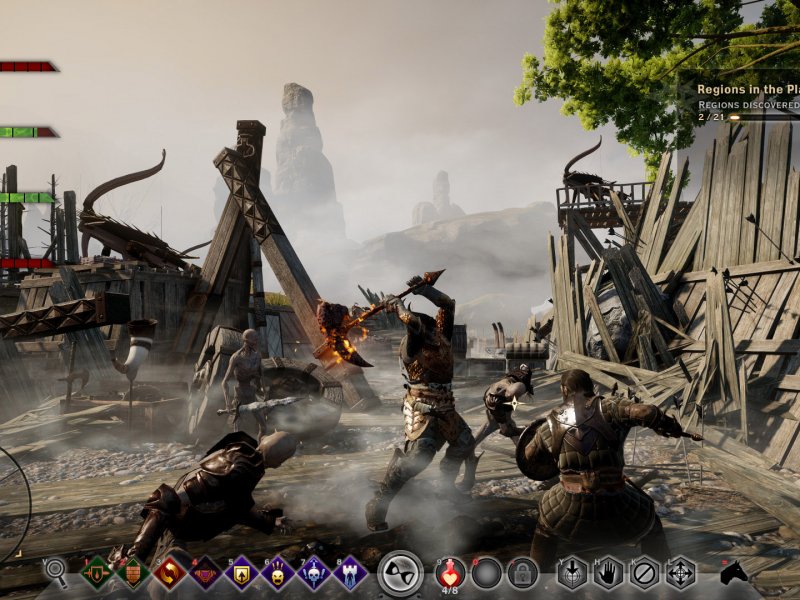Drink the red health potion
Viewport: 800px width, 600px height.
(x=450, y=573)
